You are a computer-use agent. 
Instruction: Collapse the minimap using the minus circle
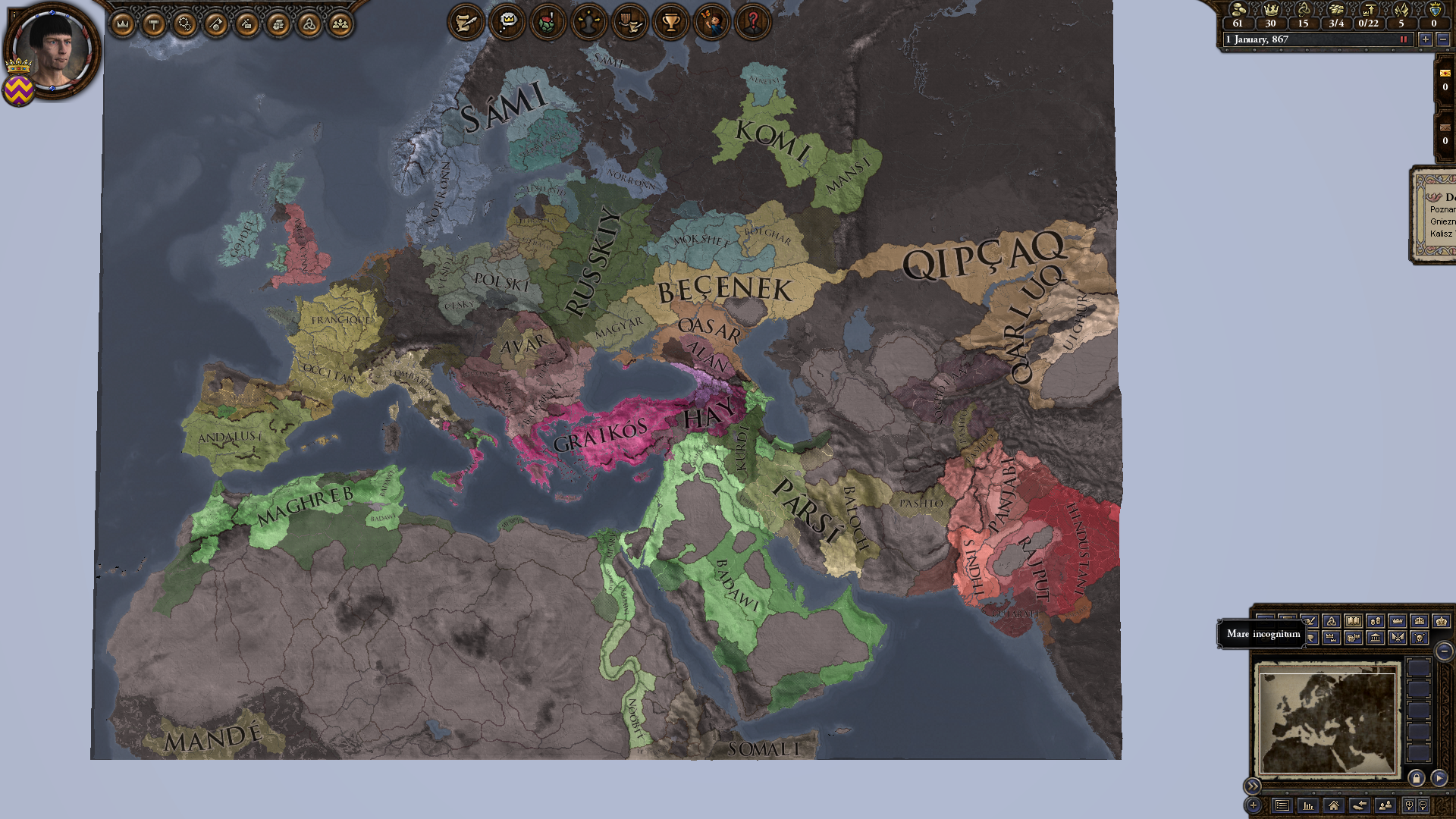[1445, 651]
